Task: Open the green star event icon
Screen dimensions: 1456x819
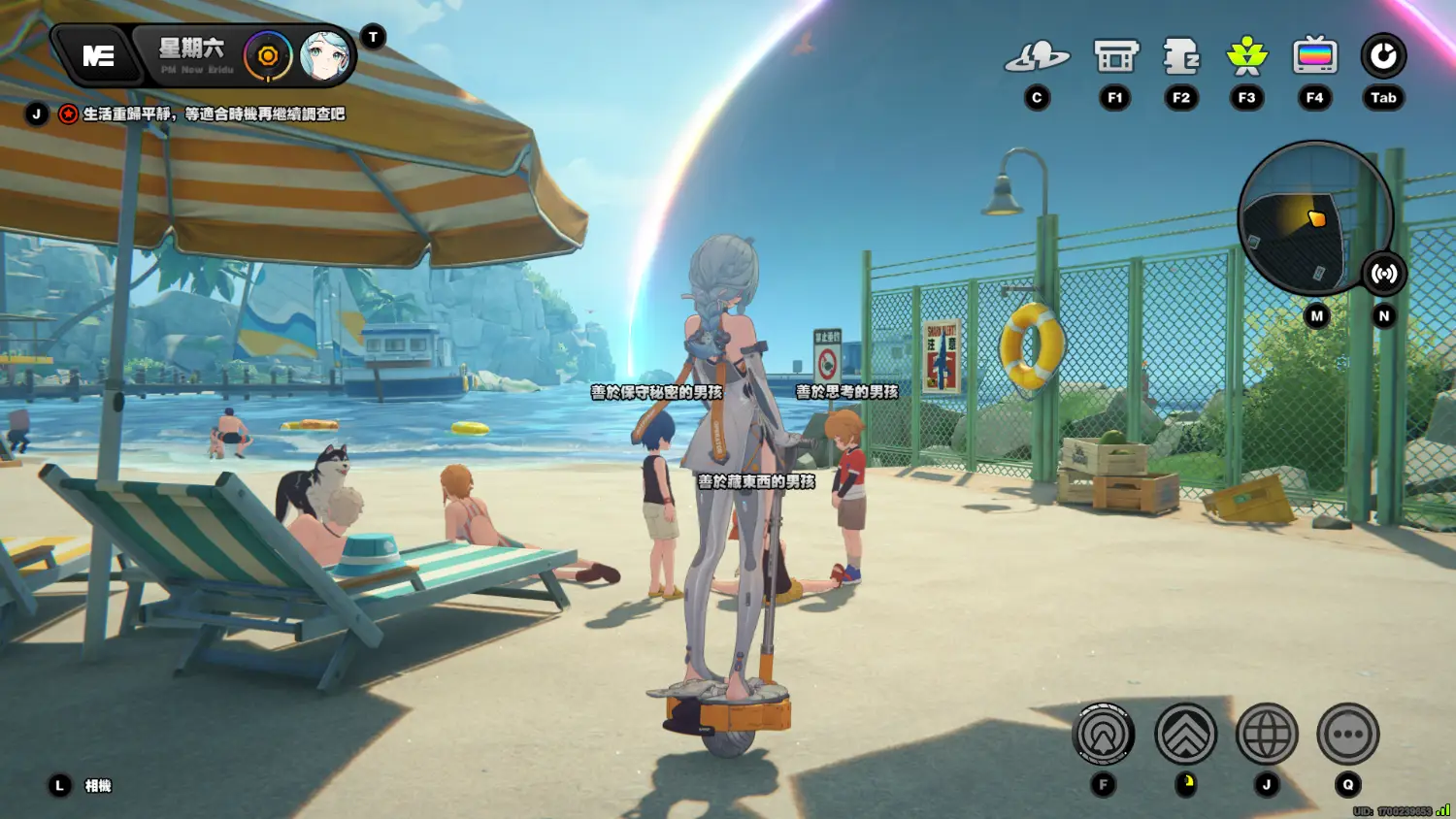Action: click(x=1247, y=57)
